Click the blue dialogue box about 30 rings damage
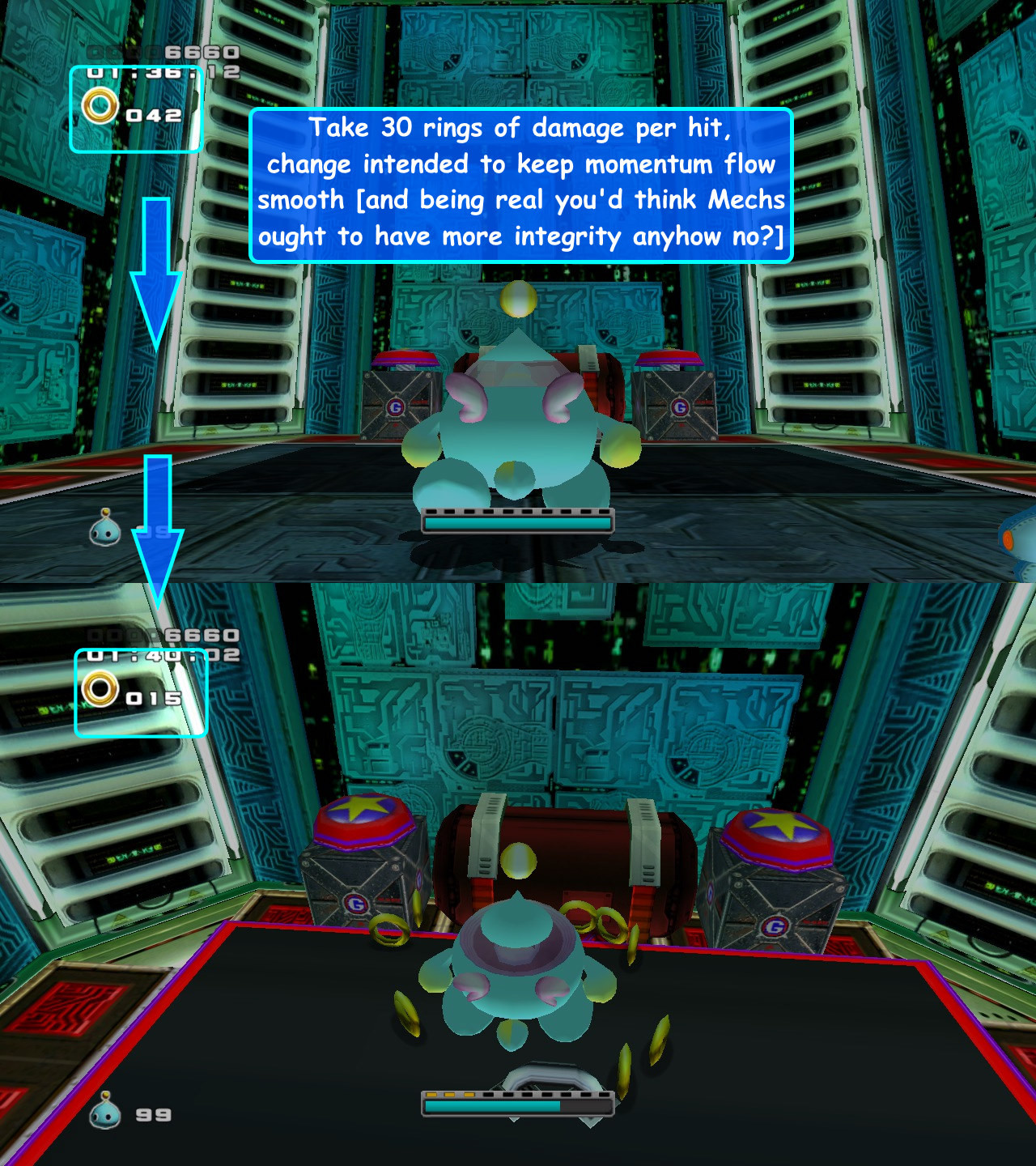This screenshot has width=1036, height=1166. (522, 182)
